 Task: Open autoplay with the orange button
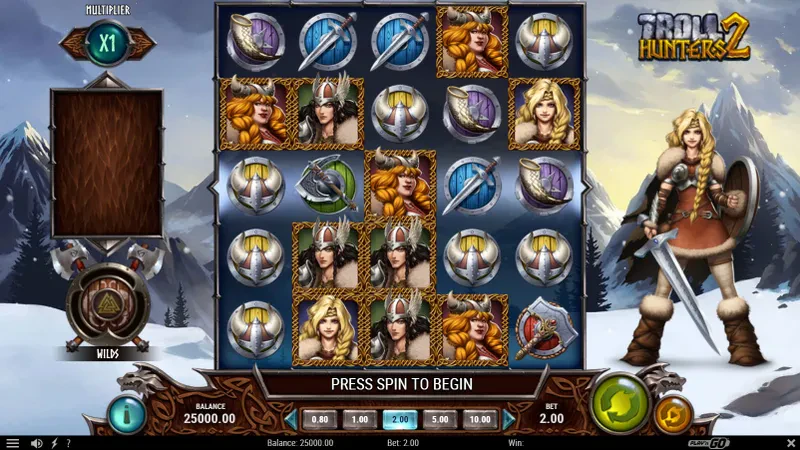click(x=672, y=413)
